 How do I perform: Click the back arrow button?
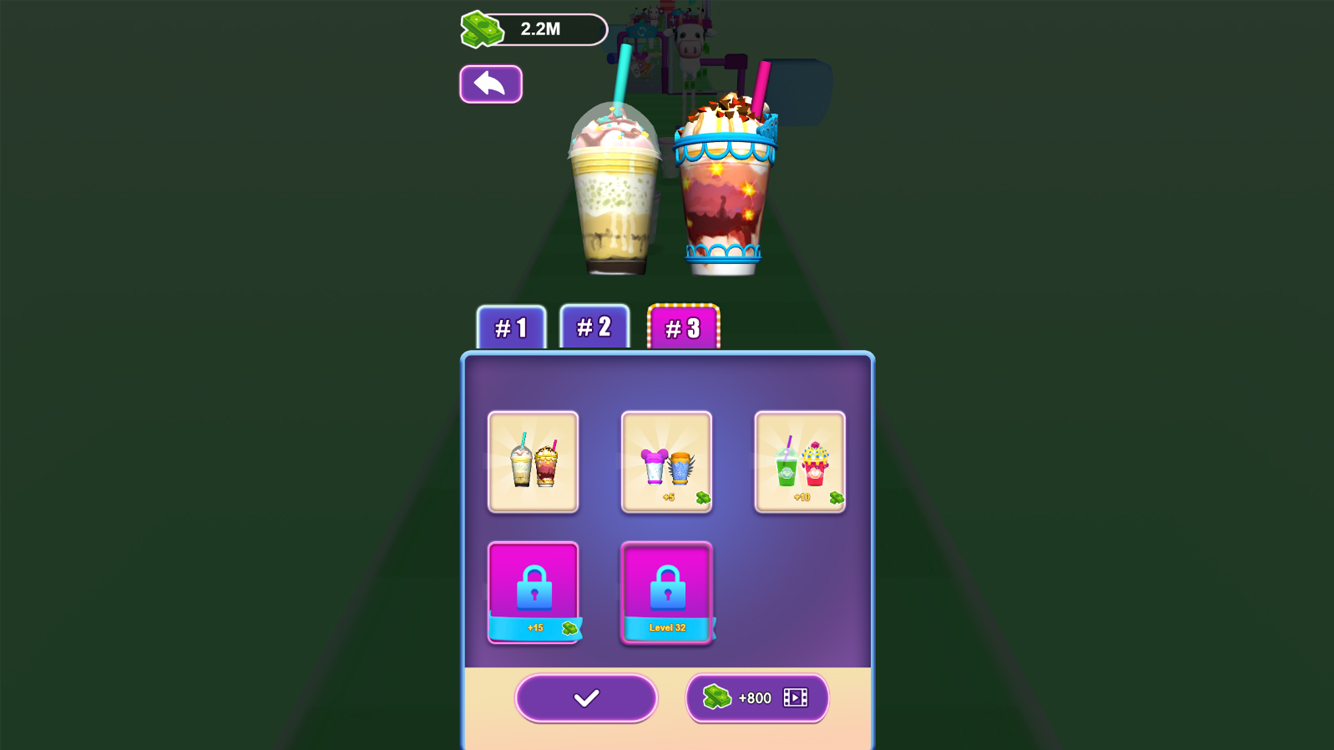[490, 83]
